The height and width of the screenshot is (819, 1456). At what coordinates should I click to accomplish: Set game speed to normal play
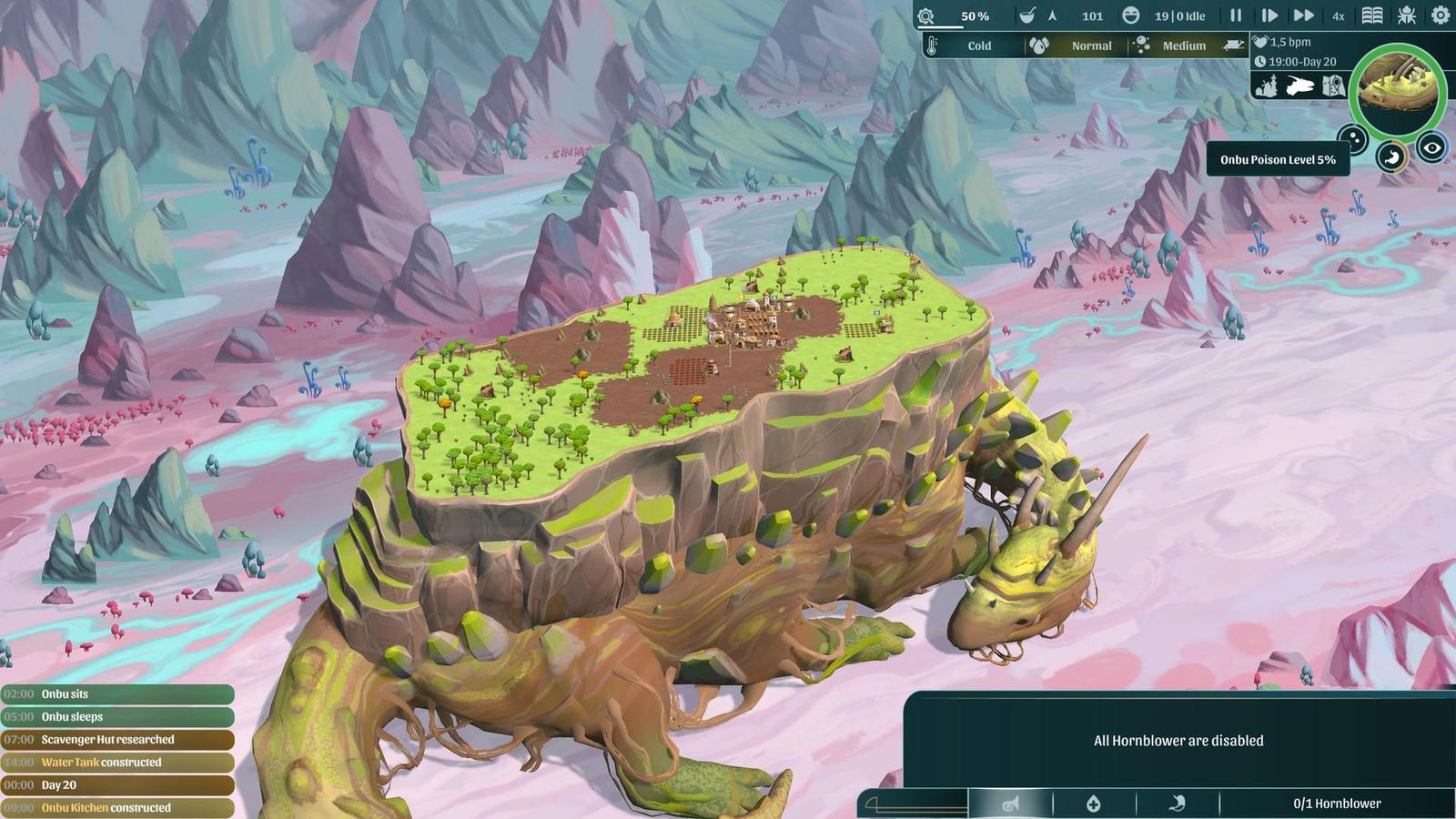click(x=1269, y=15)
